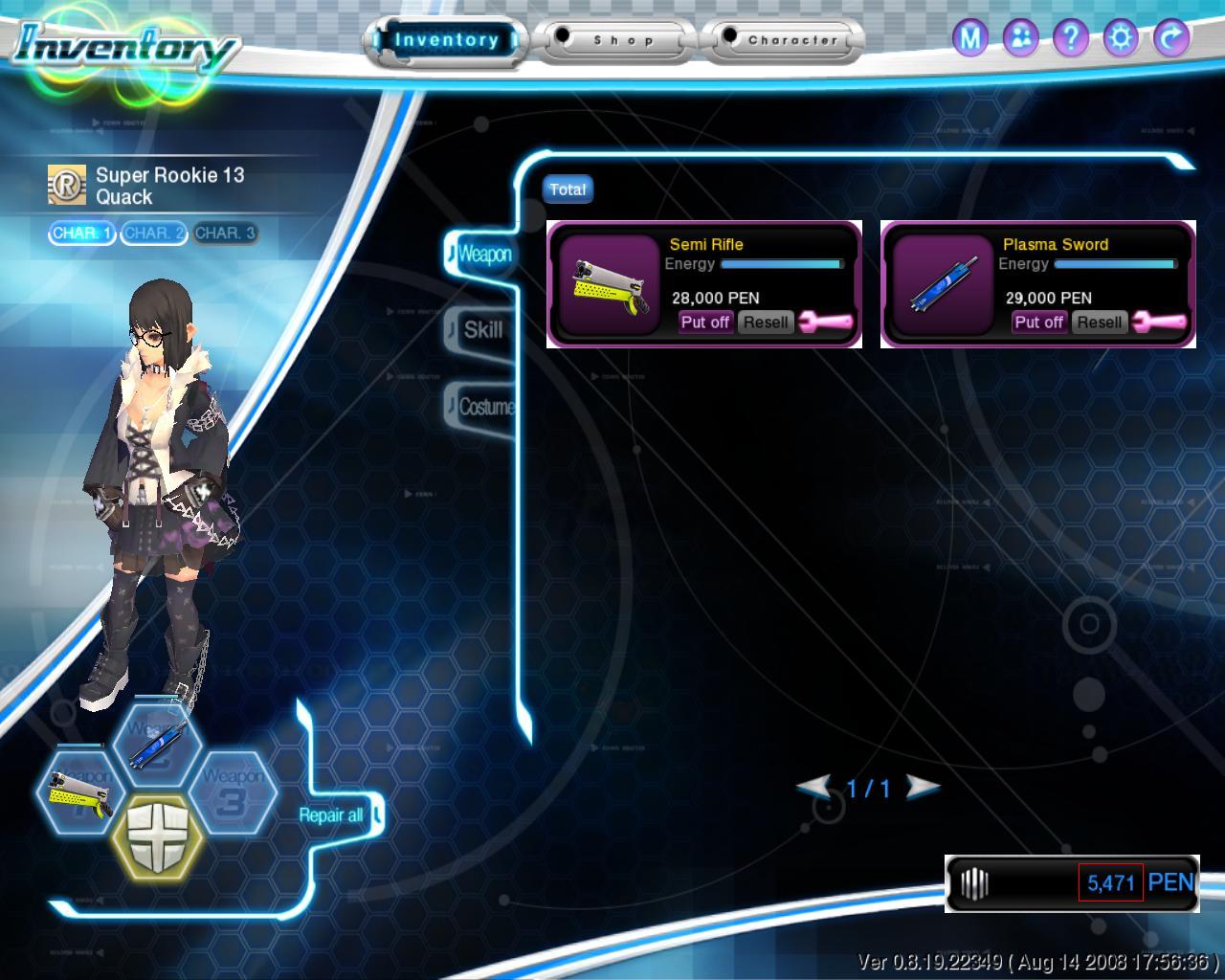Open the help question mark button
Image resolution: width=1225 pixels, height=980 pixels.
[1071, 38]
